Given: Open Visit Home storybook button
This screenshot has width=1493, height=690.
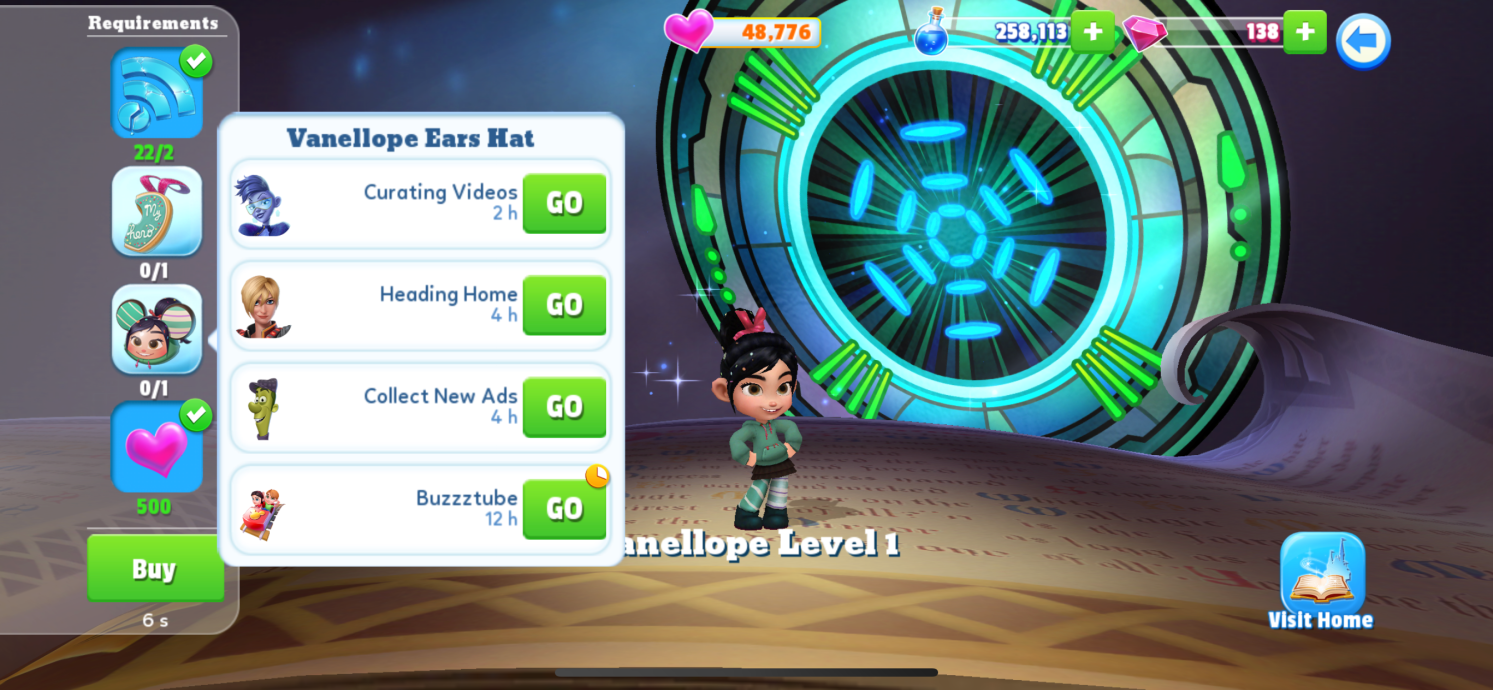Looking at the screenshot, I should (1322, 580).
